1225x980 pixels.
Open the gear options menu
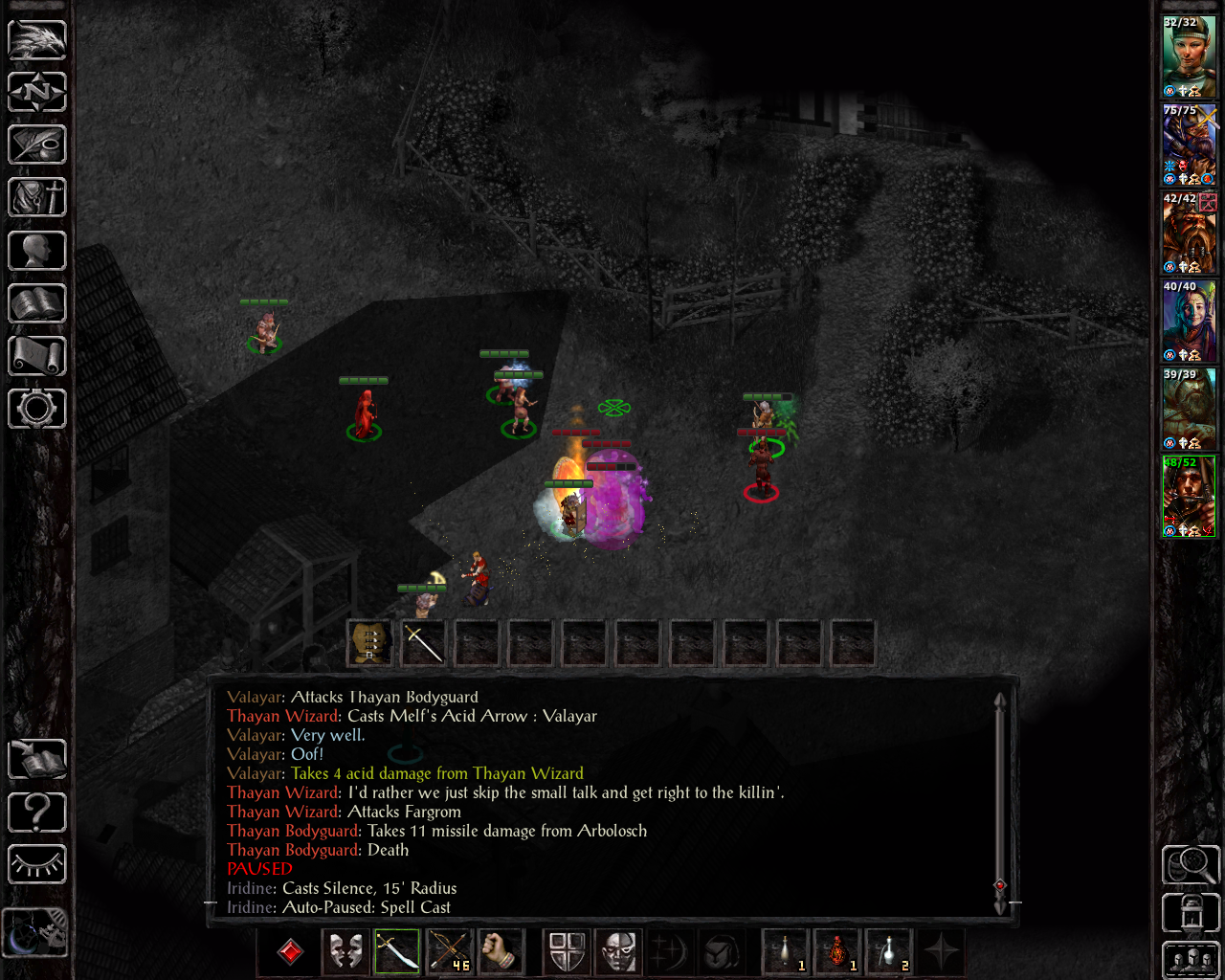tap(36, 409)
